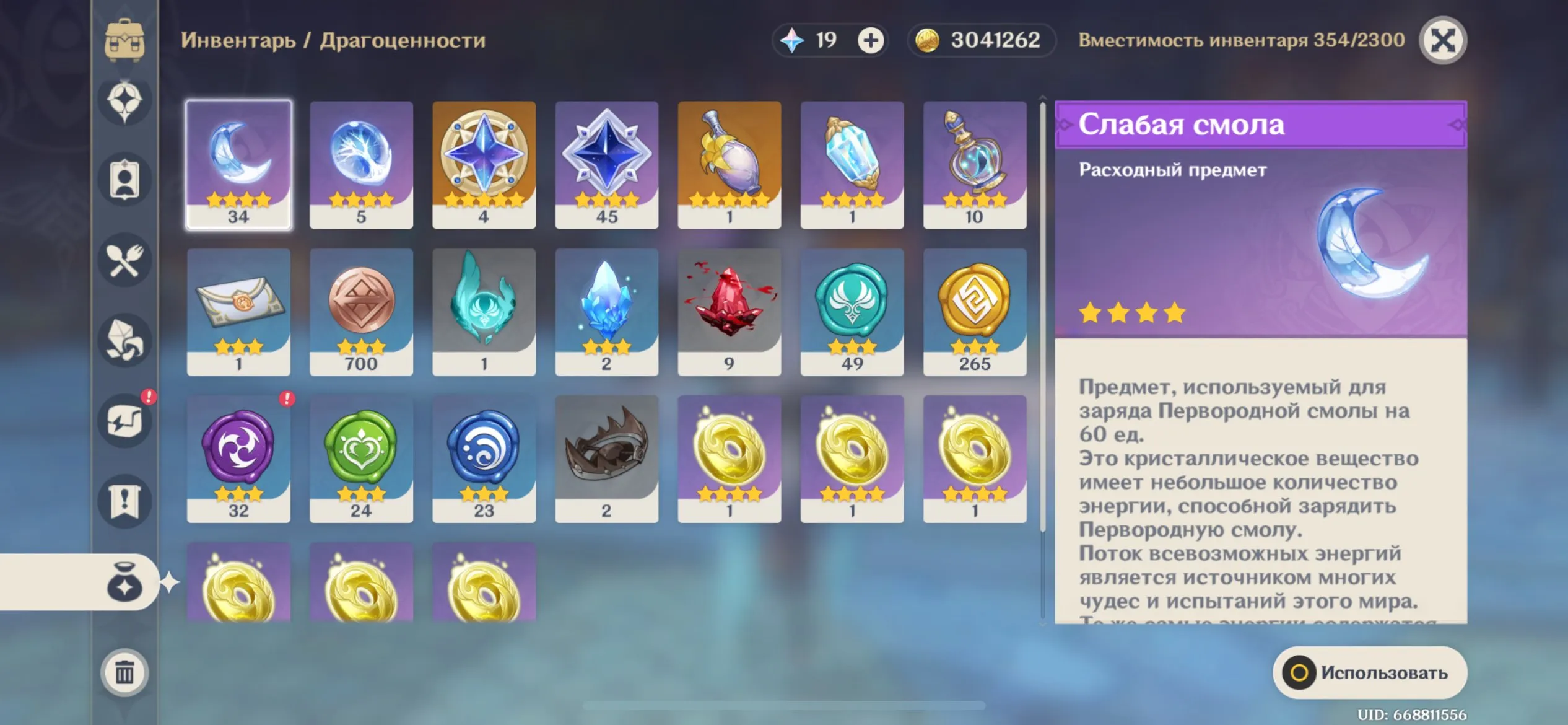Screen dimensions: 1568x725
Task: Select the blue crystal cluster with 2
Action: pyautogui.click(x=606, y=312)
